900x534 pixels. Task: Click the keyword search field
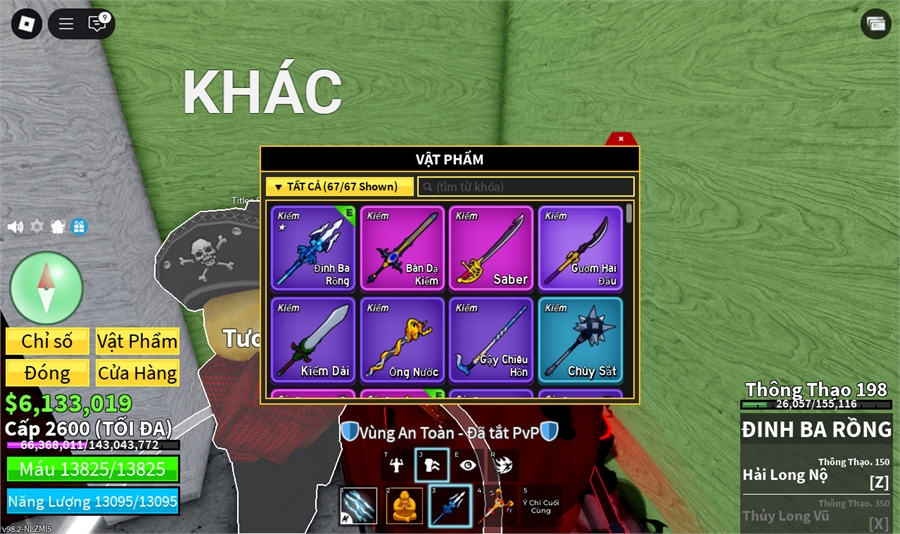(526, 187)
